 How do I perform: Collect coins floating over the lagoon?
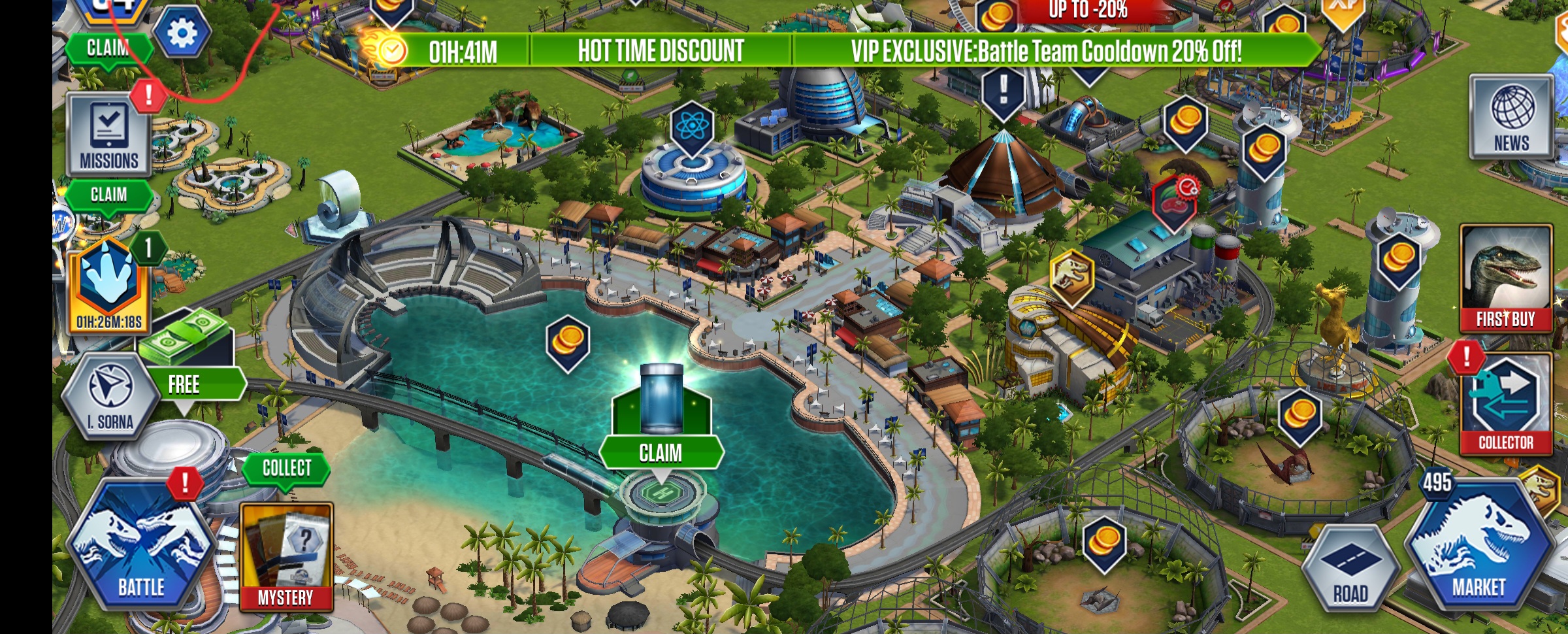[568, 341]
